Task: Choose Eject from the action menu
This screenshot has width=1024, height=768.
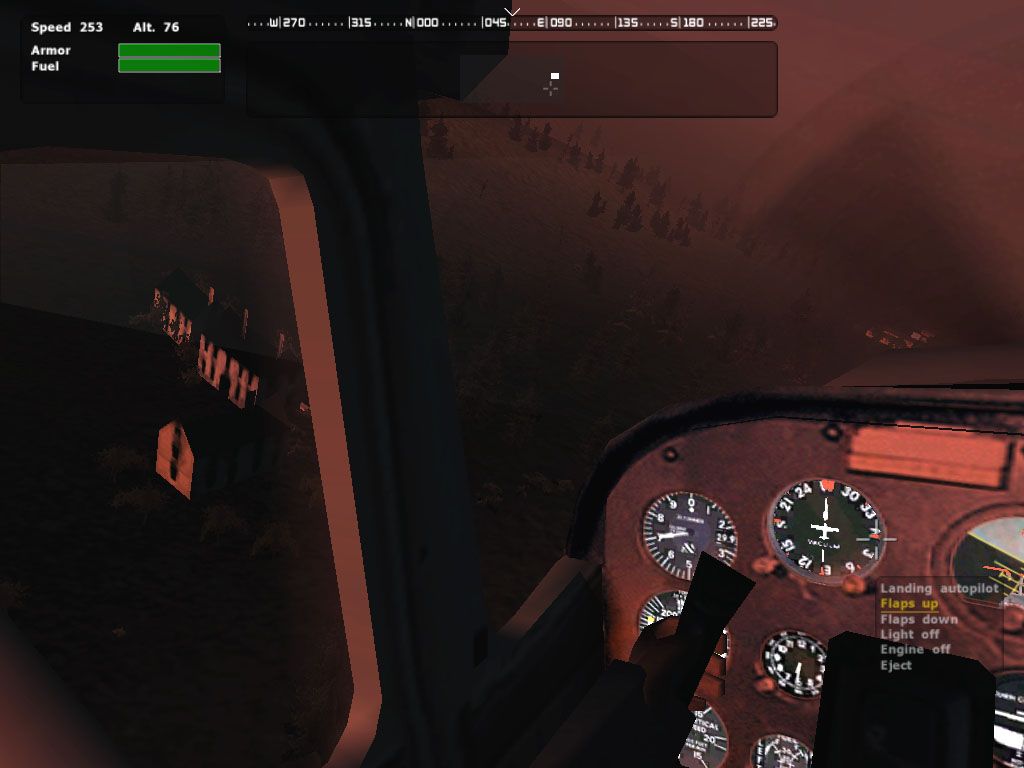Action: point(896,665)
